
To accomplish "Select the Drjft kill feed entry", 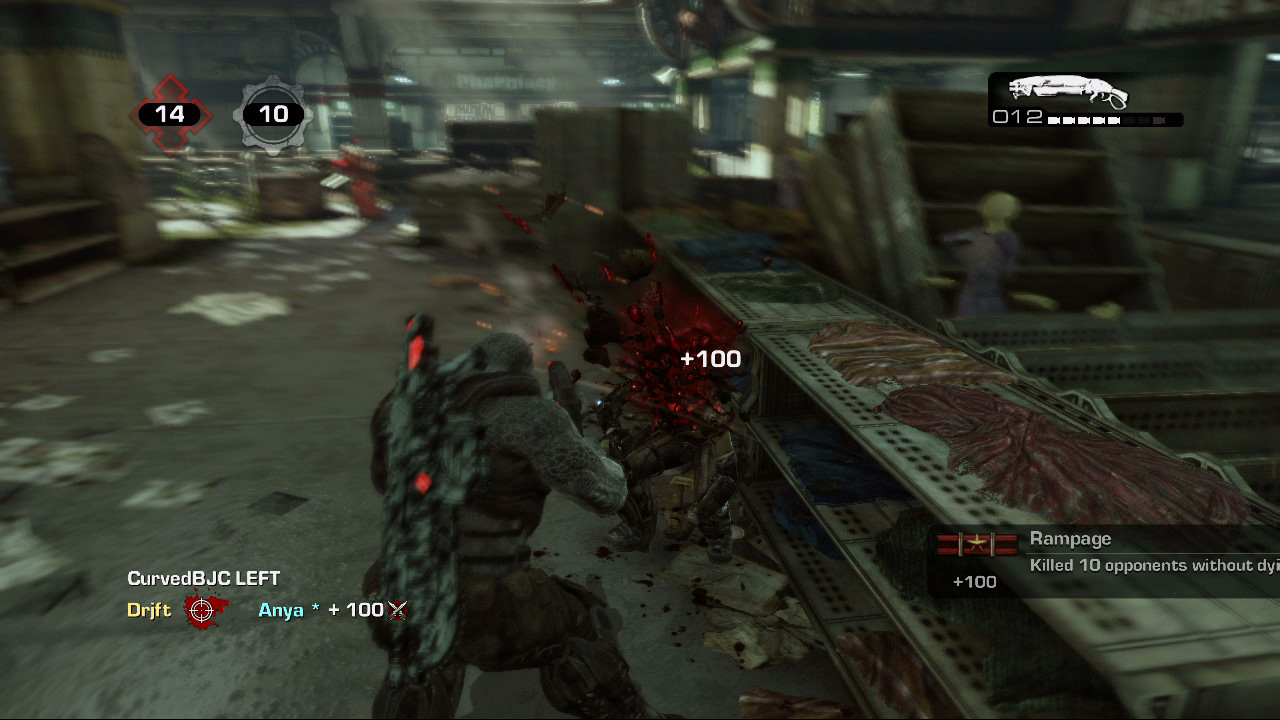I will 149,610.
